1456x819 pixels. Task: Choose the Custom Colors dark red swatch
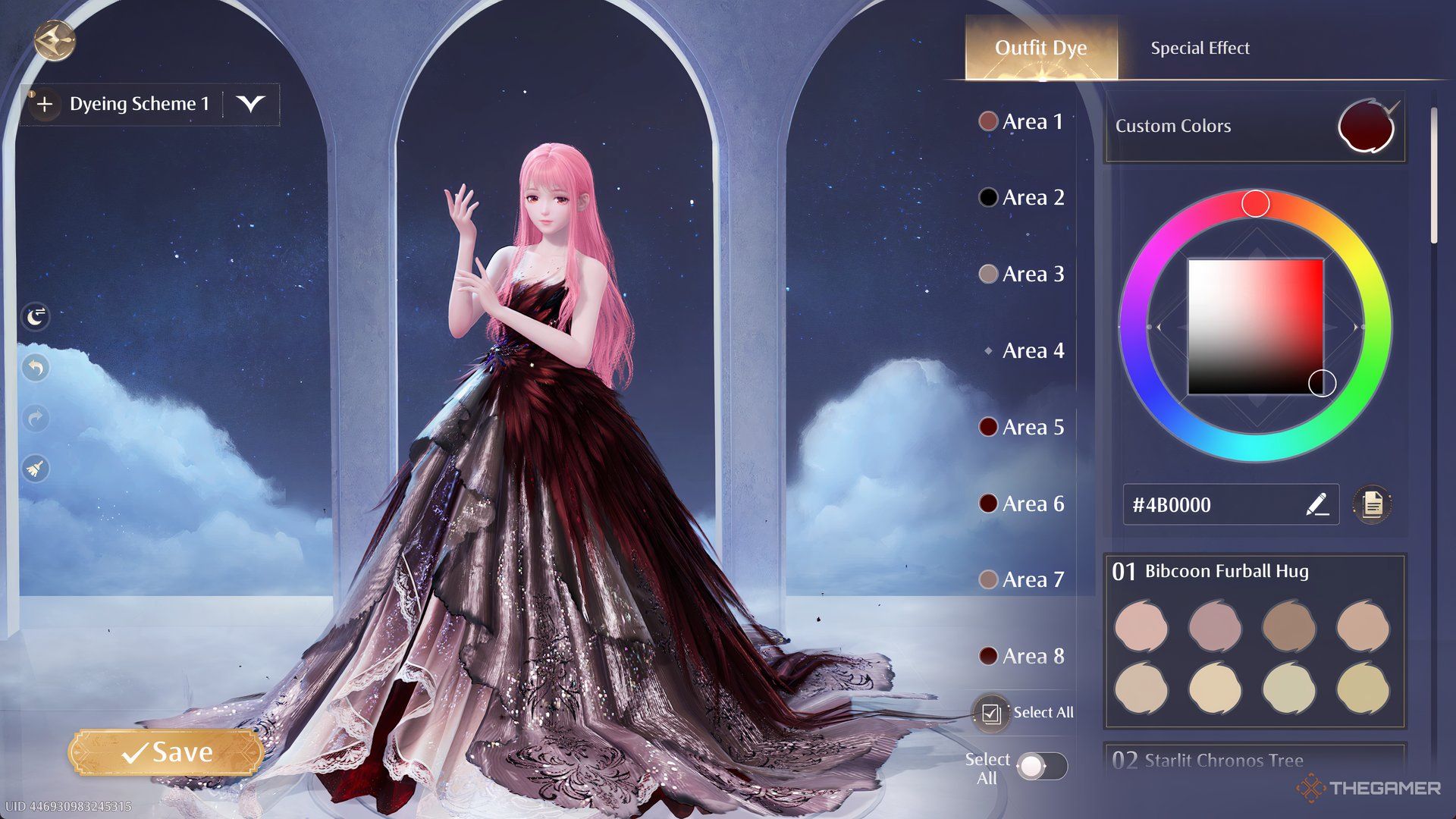[x=1367, y=127]
